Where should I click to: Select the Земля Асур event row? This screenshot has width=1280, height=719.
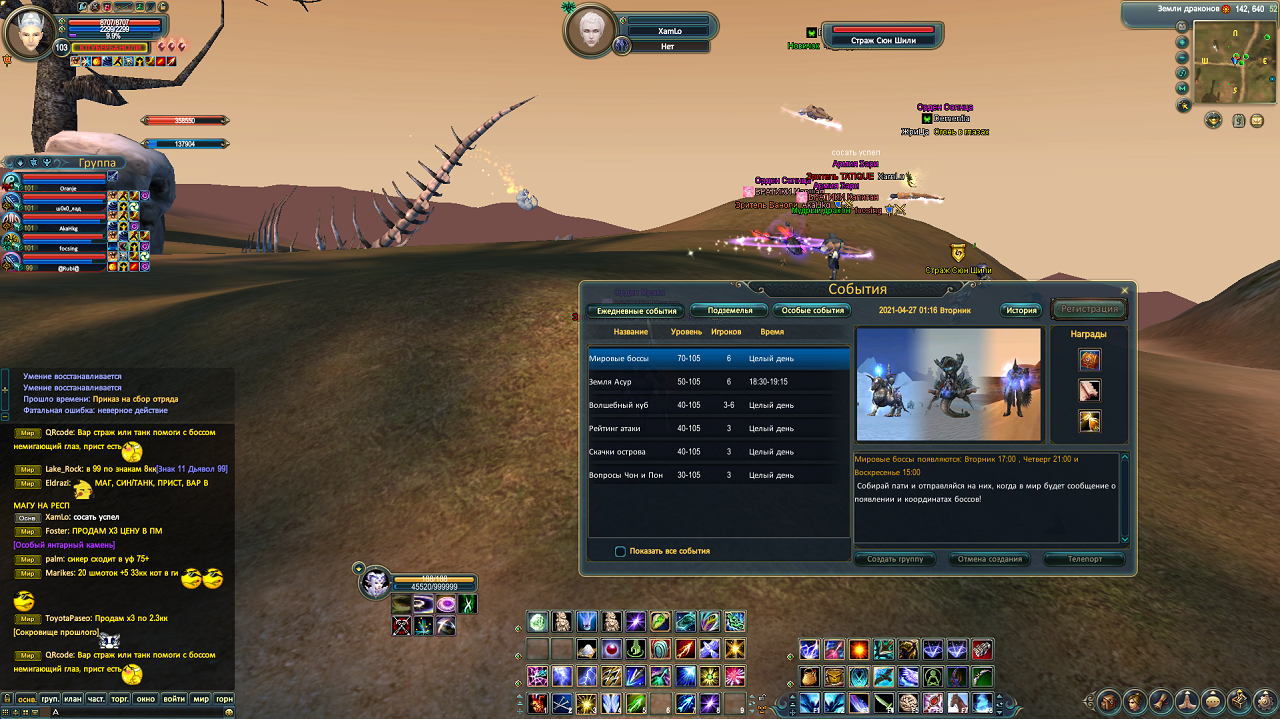pos(719,381)
